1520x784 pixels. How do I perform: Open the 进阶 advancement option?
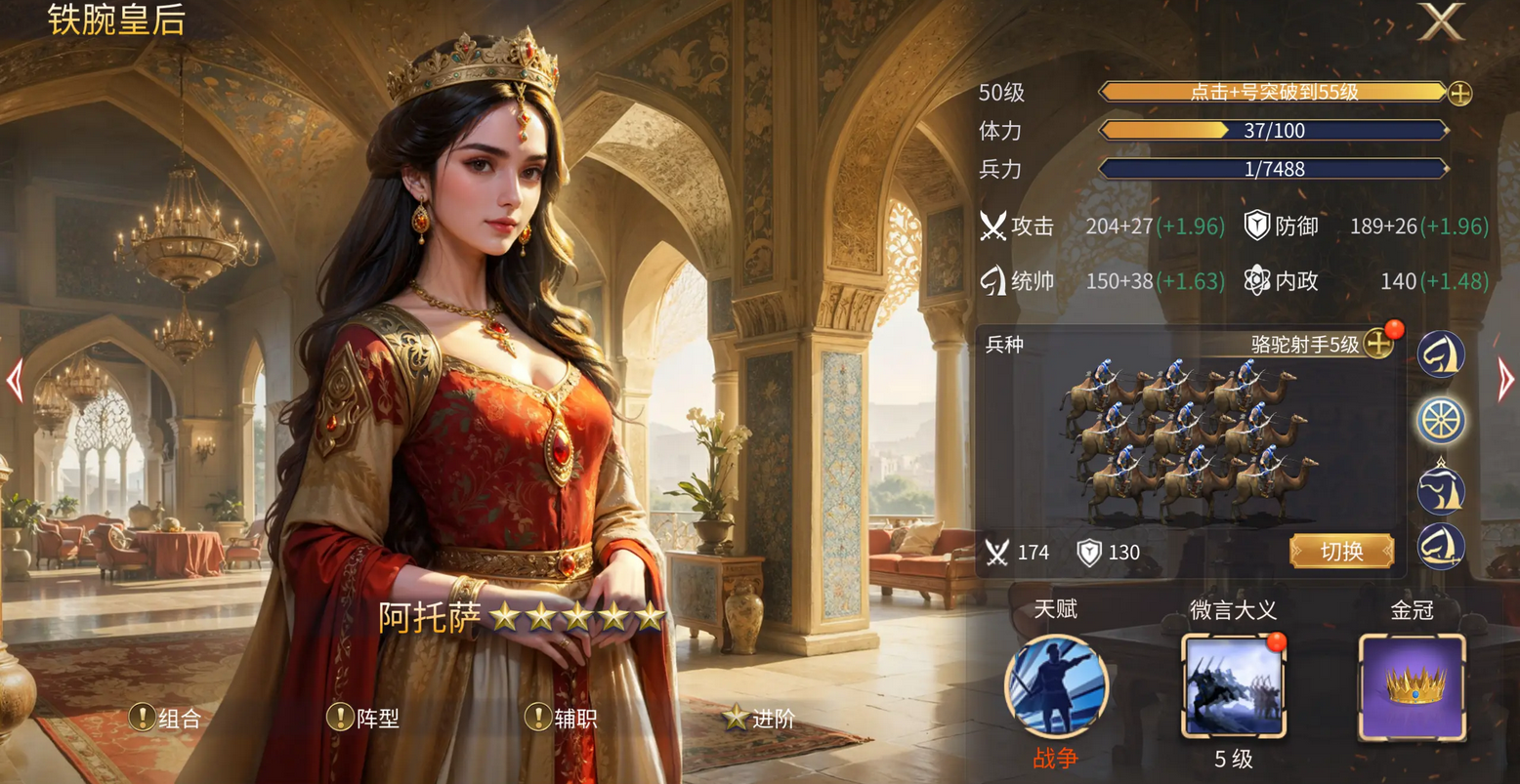coord(759,719)
